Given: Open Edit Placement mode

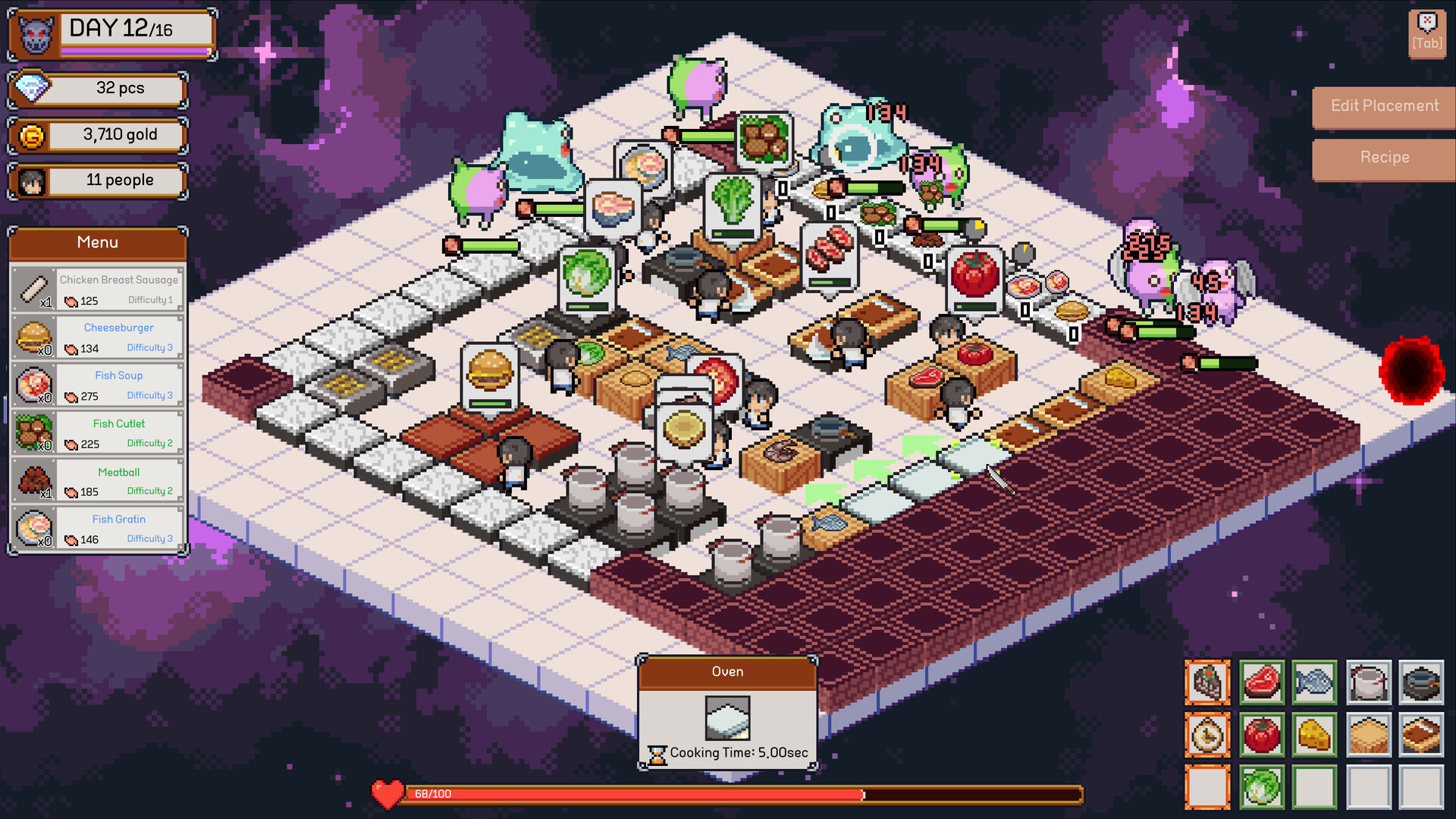Looking at the screenshot, I should tap(1383, 106).
